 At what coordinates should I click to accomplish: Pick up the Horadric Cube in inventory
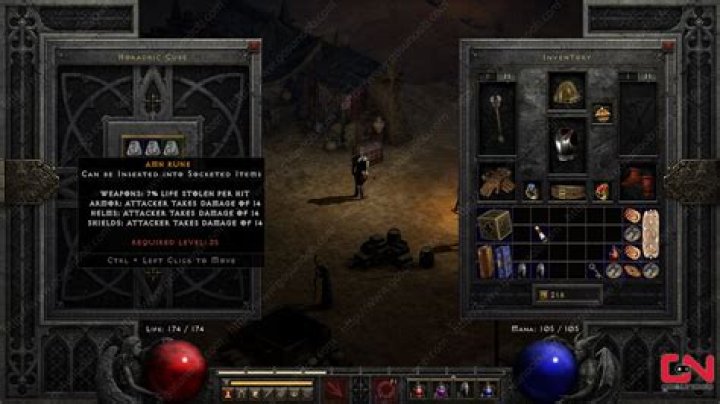491,223
